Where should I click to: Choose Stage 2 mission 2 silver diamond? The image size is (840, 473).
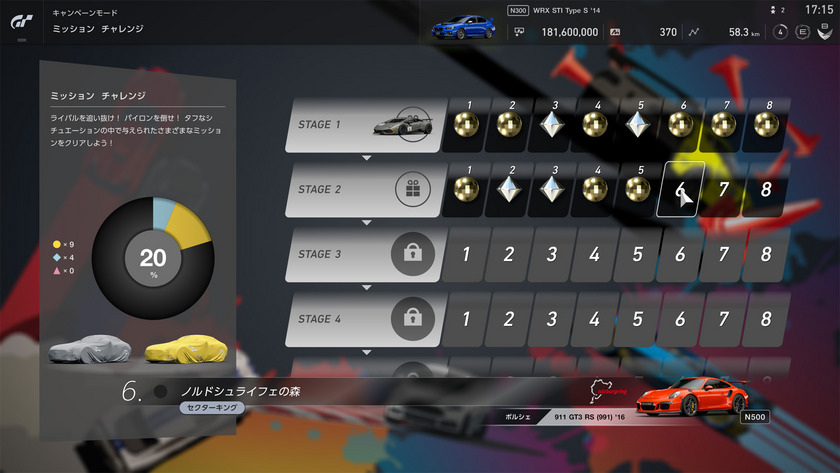[507, 189]
